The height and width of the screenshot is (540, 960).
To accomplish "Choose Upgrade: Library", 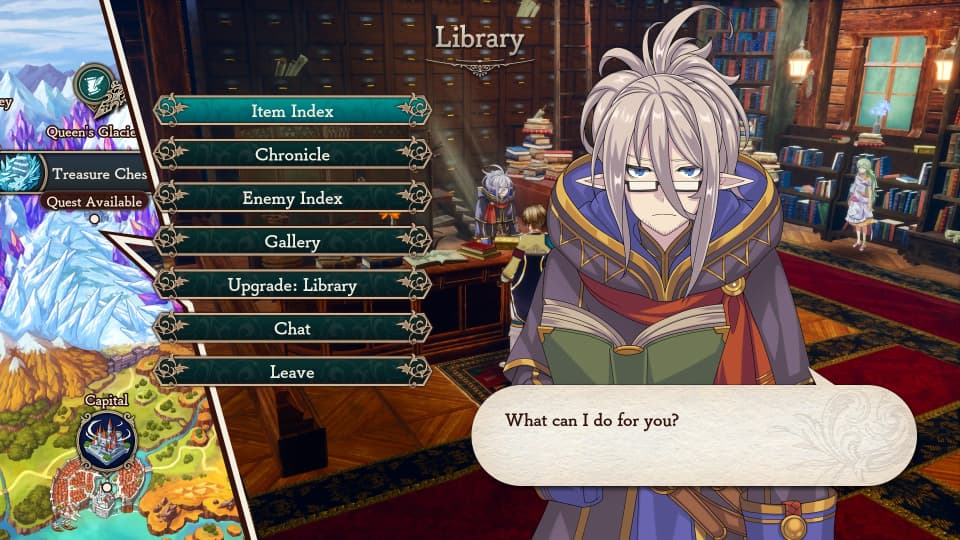I will [292, 285].
